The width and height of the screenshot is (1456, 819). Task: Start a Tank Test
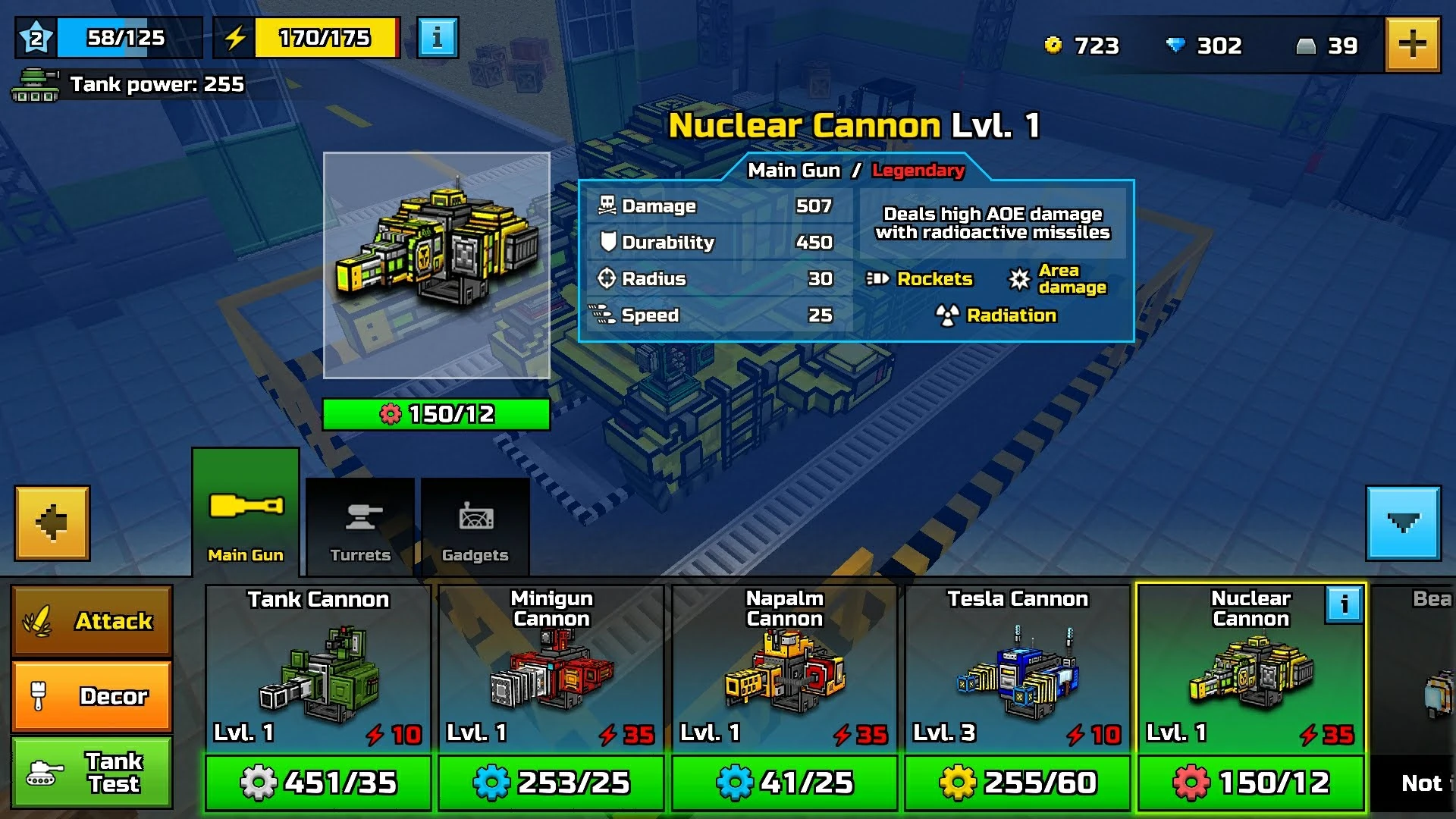coord(91,772)
